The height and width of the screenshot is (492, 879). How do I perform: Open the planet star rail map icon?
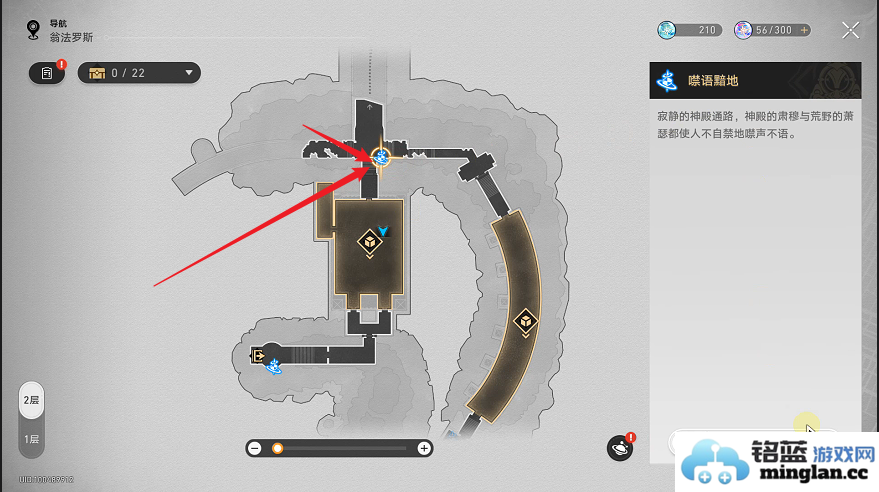(x=620, y=449)
